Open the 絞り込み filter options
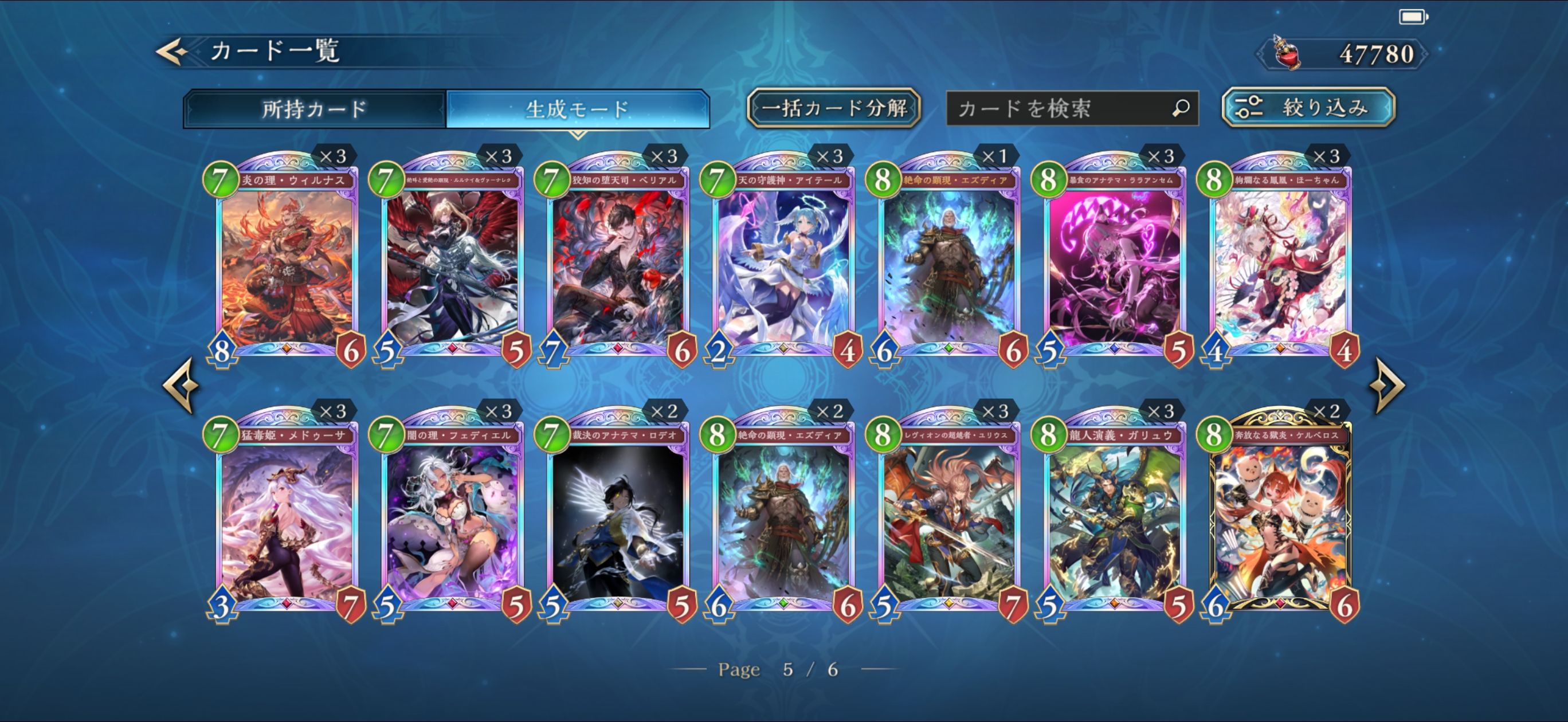The width and height of the screenshot is (1568, 722). point(1308,108)
